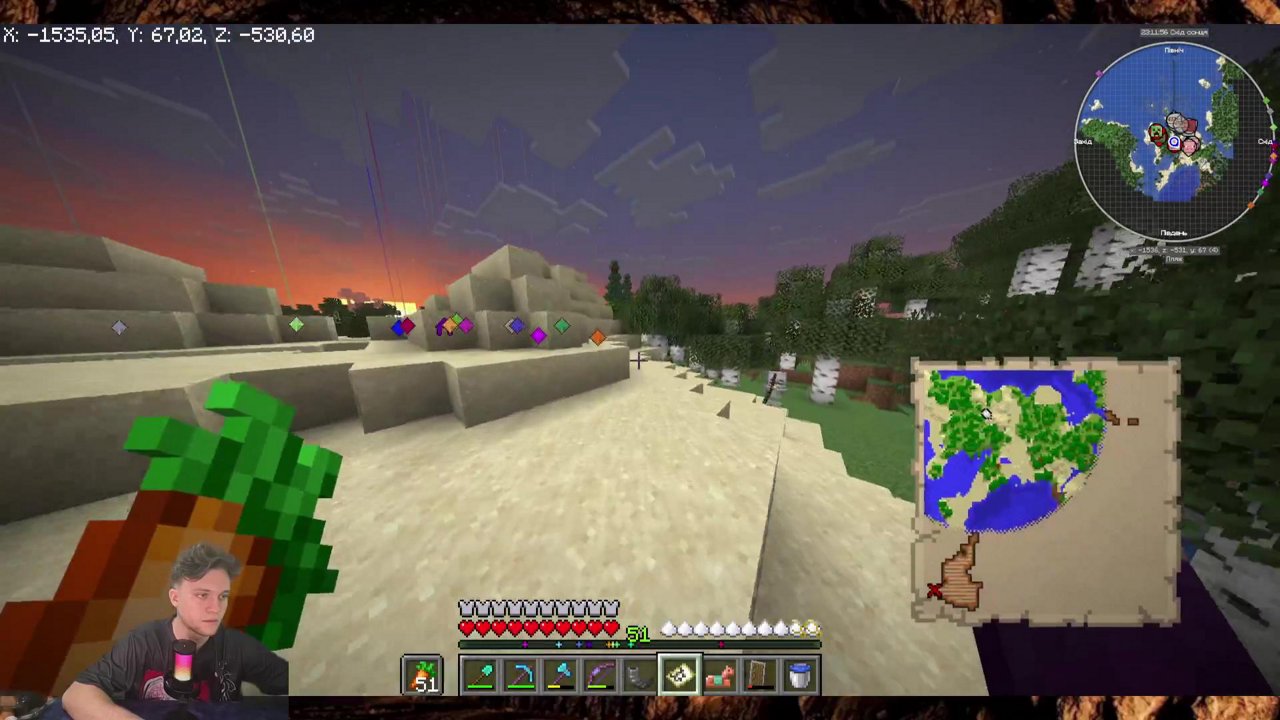Image resolution: width=1280 pixels, height=720 pixels.
Task: Click the player marker at minimap center
Action: click(x=1174, y=142)
